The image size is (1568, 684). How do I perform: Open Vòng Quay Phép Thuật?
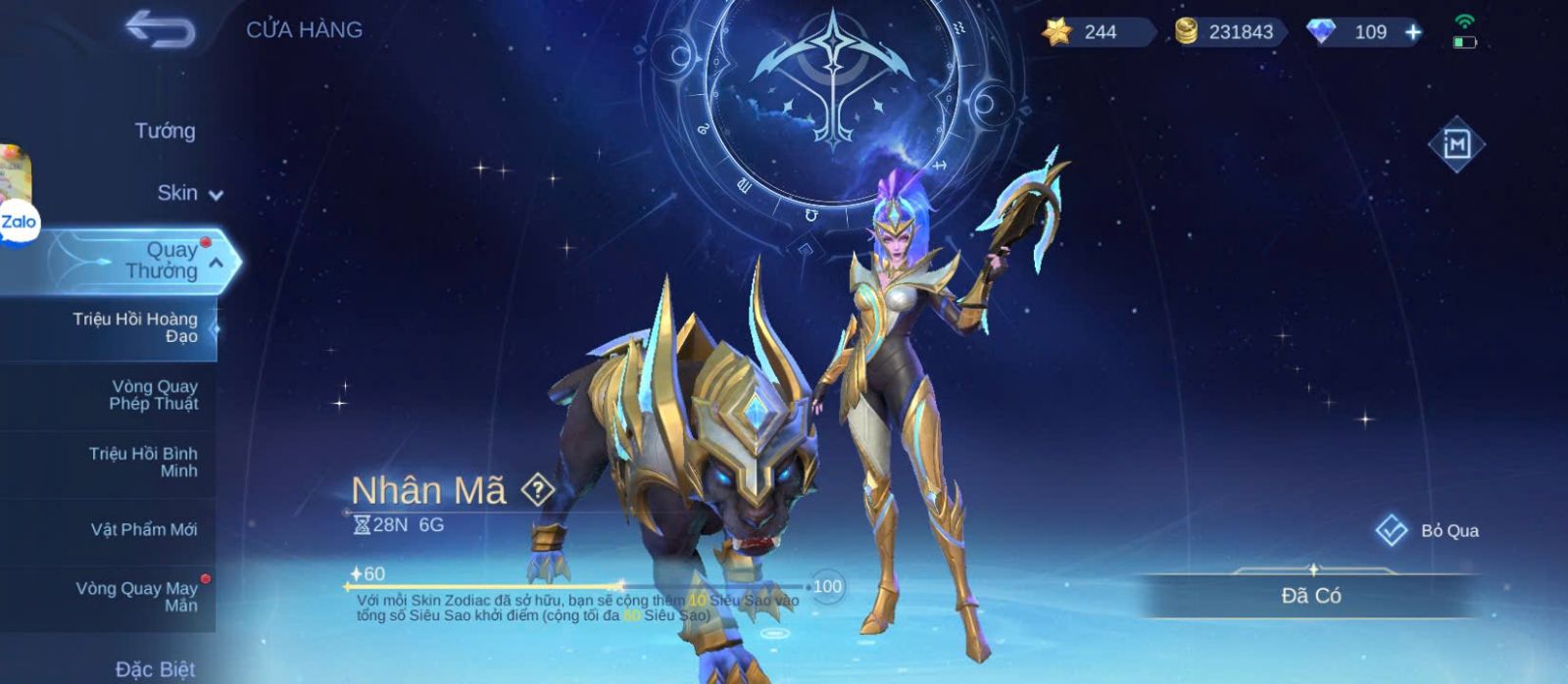click(153, 395)
